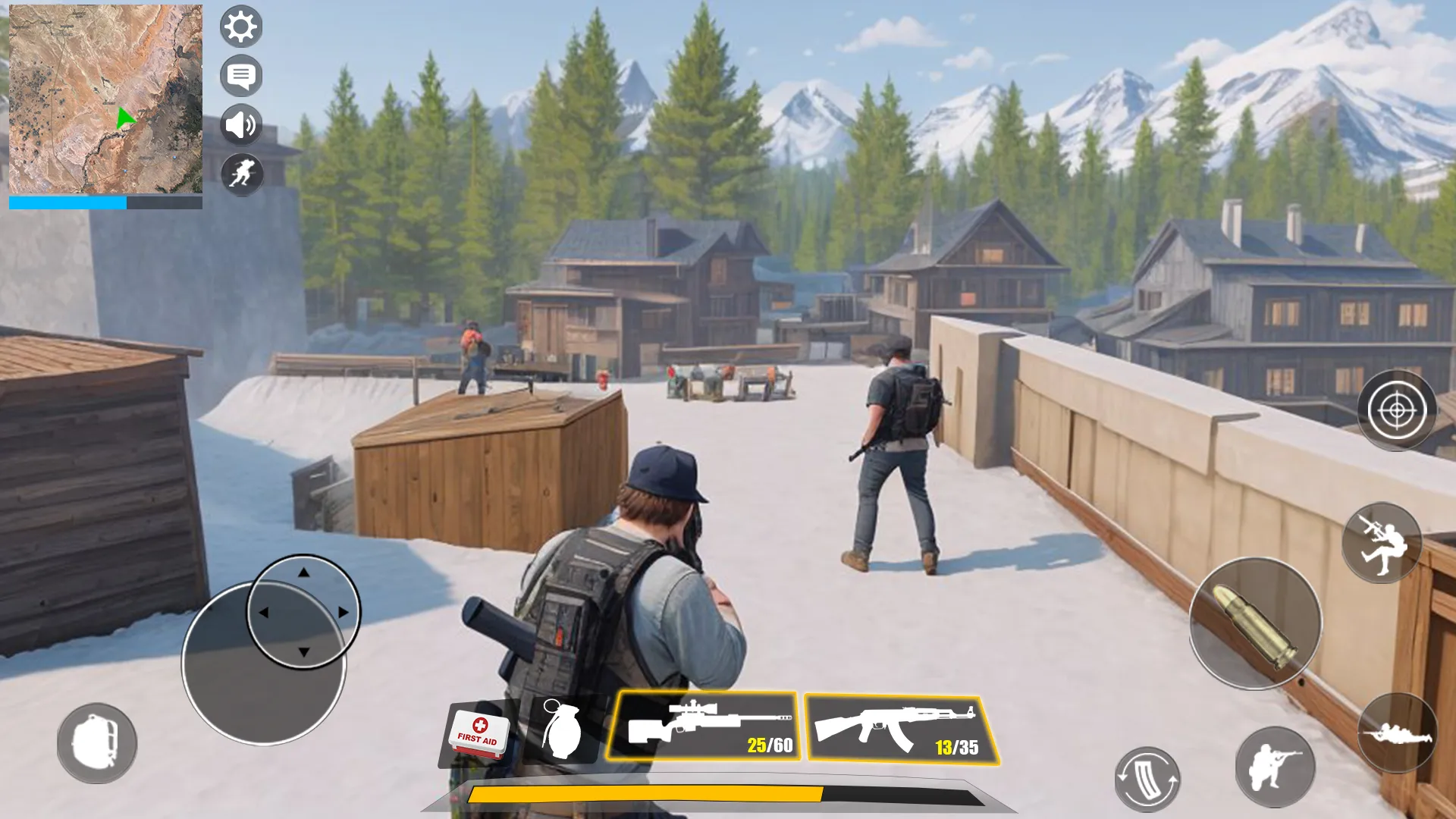
Task: Tap the speaker audio icon
Action: tap(240, 125)
